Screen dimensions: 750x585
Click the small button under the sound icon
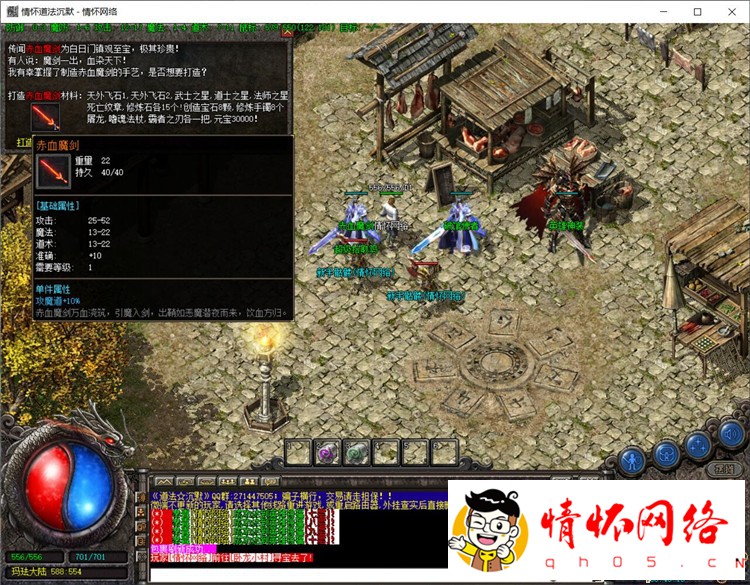coord(724,468)
